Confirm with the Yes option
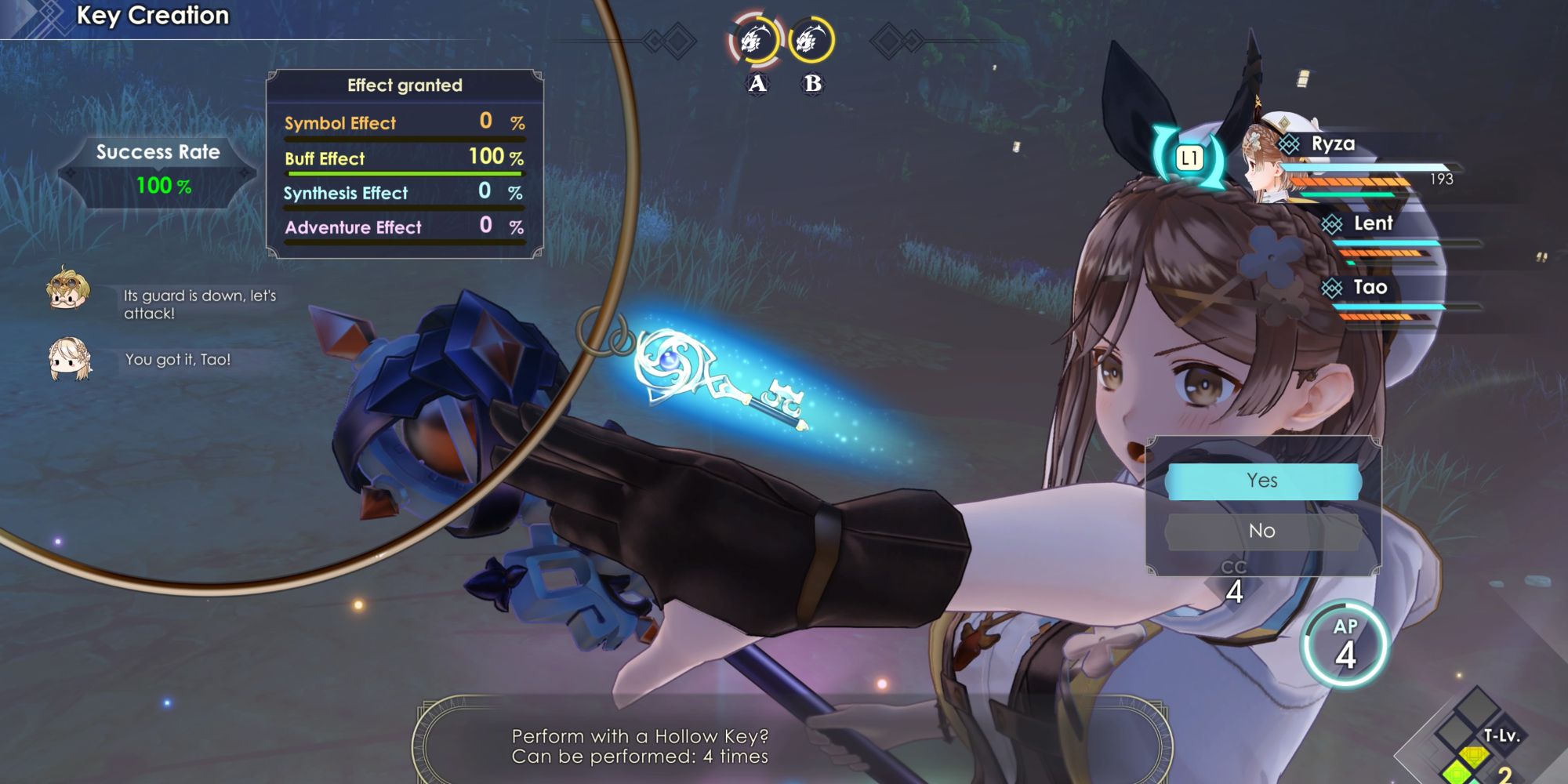 1262,480
